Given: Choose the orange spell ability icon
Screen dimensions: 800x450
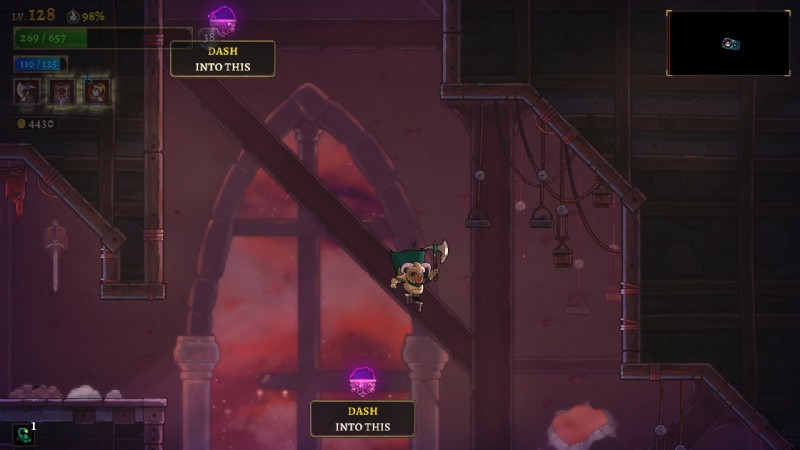Looking at the screenshot, I should pyautogui.click(x=96, y=93).
